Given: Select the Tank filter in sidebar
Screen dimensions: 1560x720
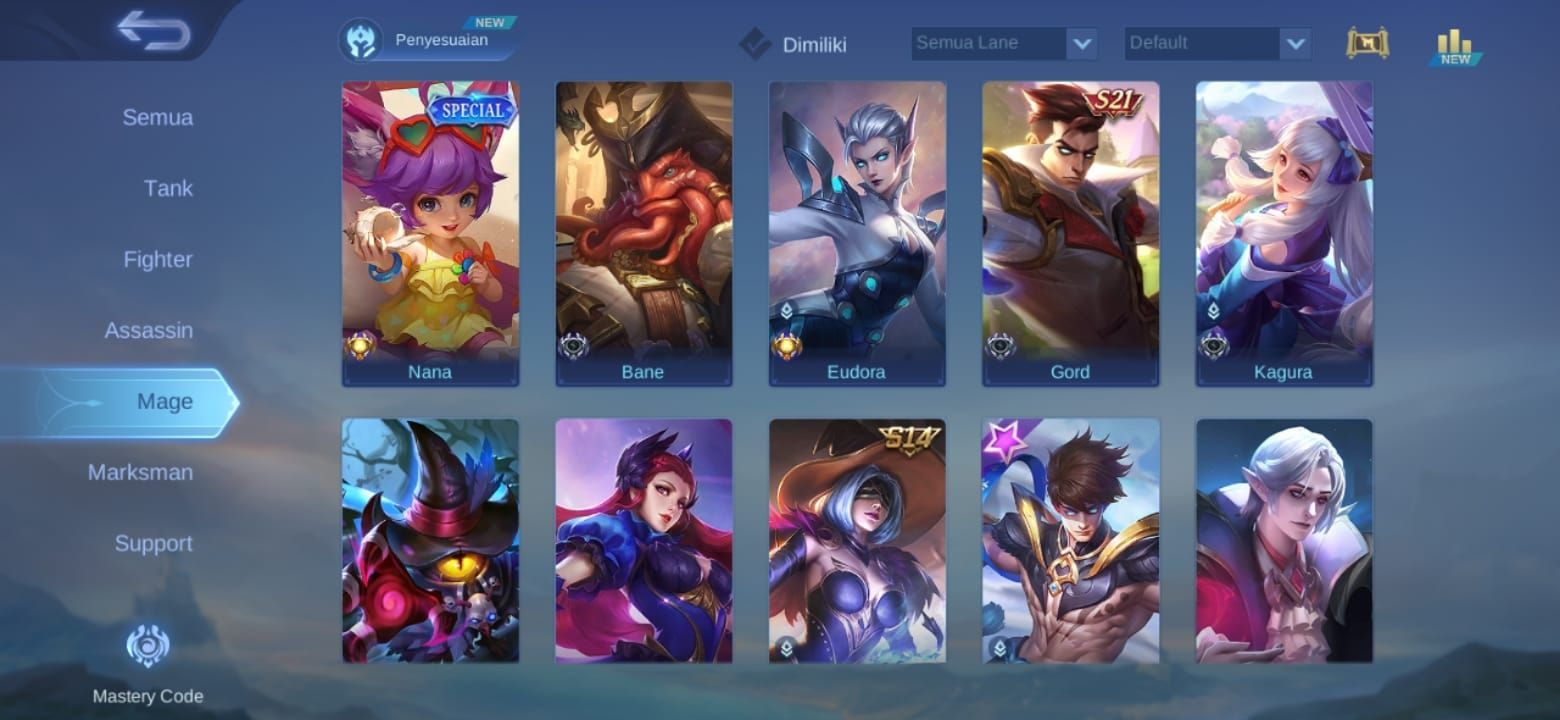Looking at the screenshot, I should point(167,188).
